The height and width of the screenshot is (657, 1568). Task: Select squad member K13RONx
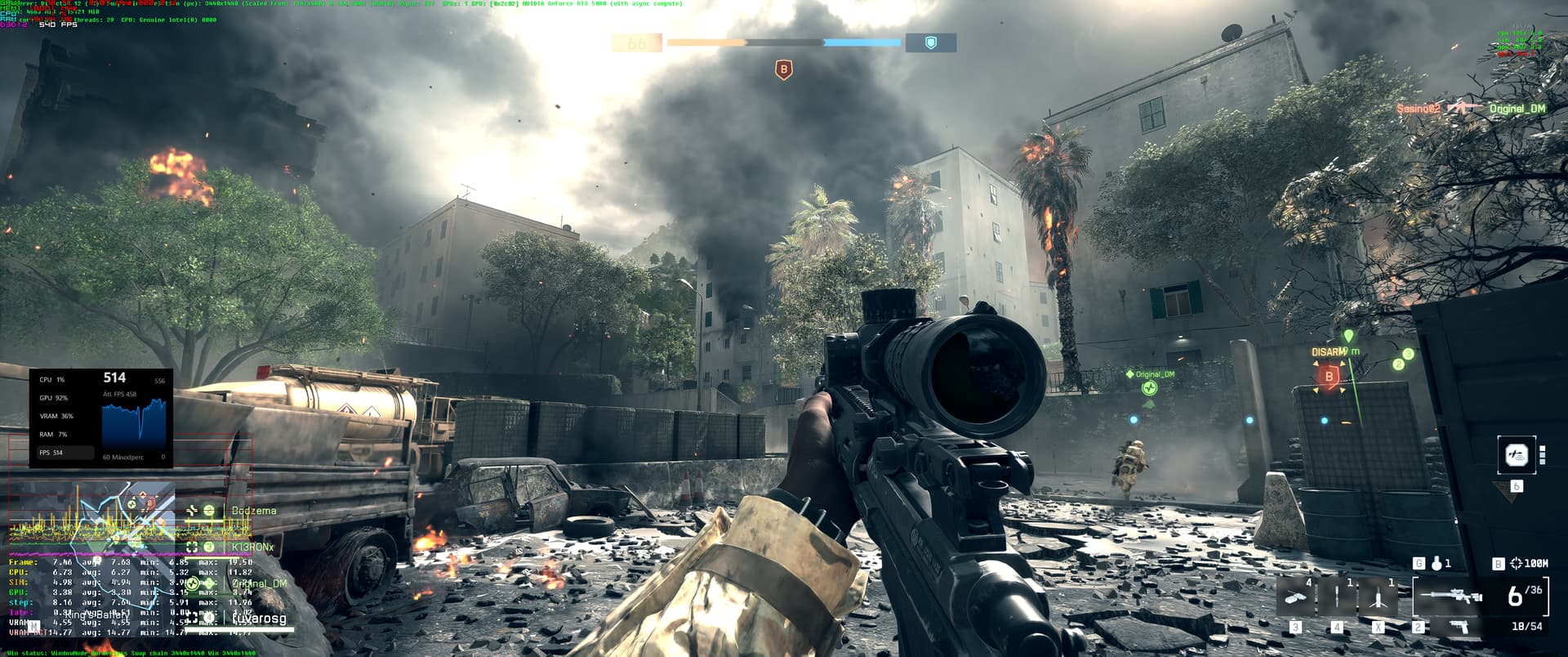(x=252, y=547)
